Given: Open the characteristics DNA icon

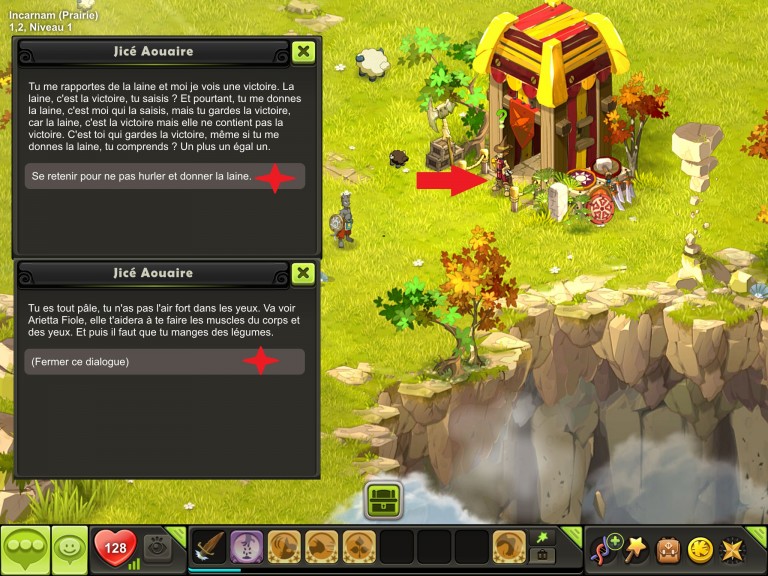Looking at the screenshot, I should coord(605,549).
